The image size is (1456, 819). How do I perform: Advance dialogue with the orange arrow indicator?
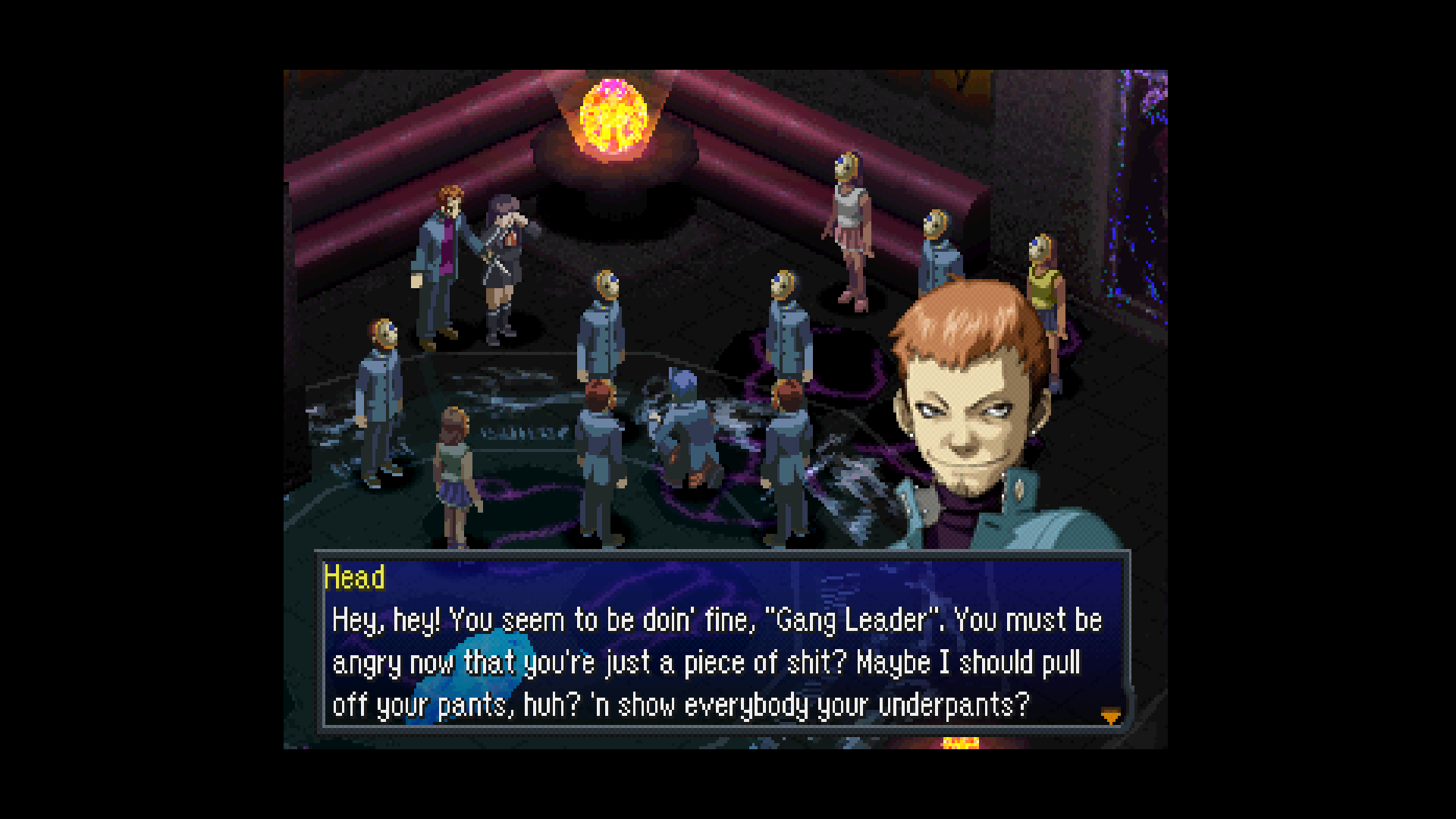[1110, 715]
